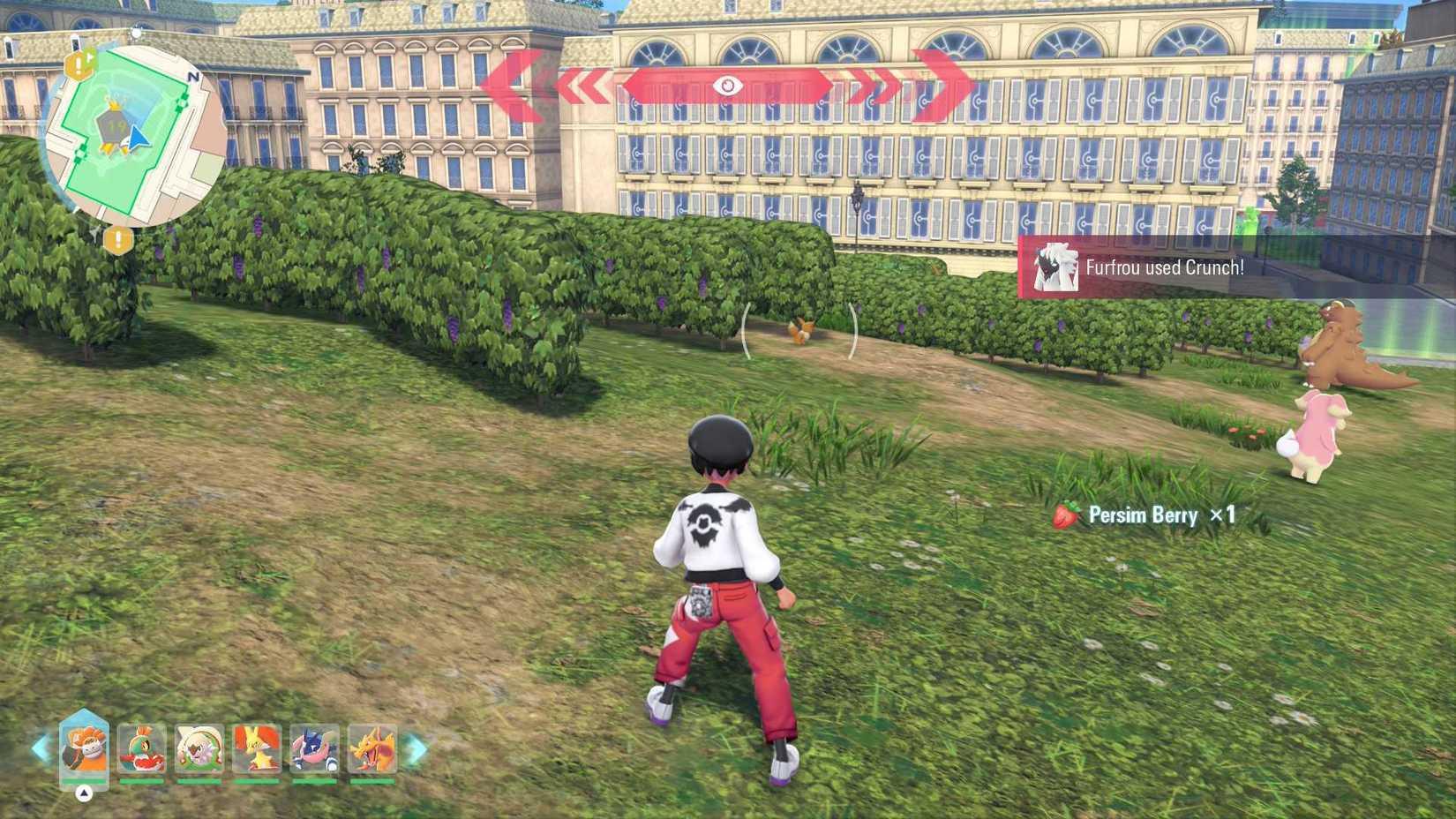Expand party options with the up arrow

83,793
